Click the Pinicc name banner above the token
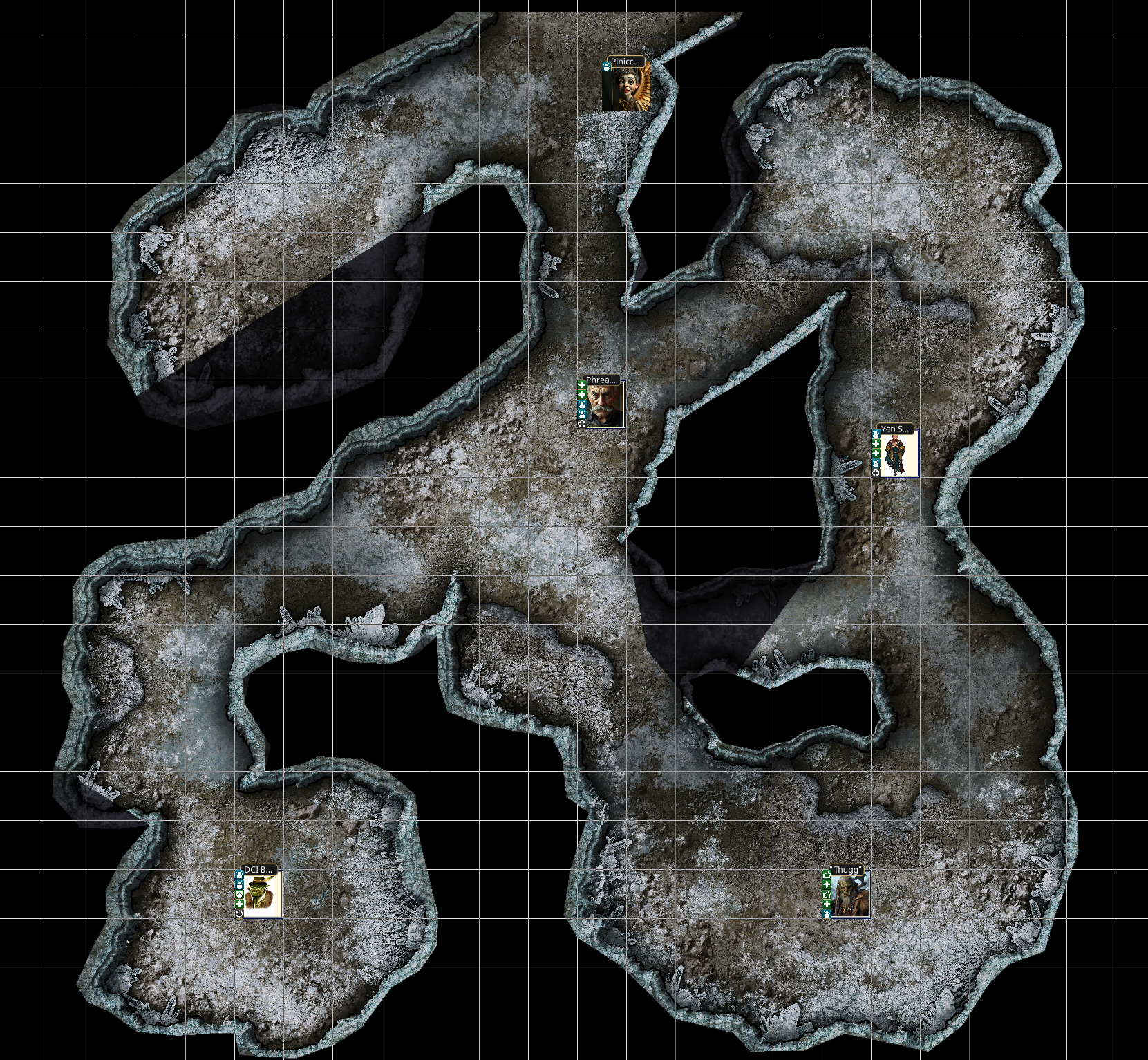This screenshot has height=1060, width=1148. (x=625, y=62)
